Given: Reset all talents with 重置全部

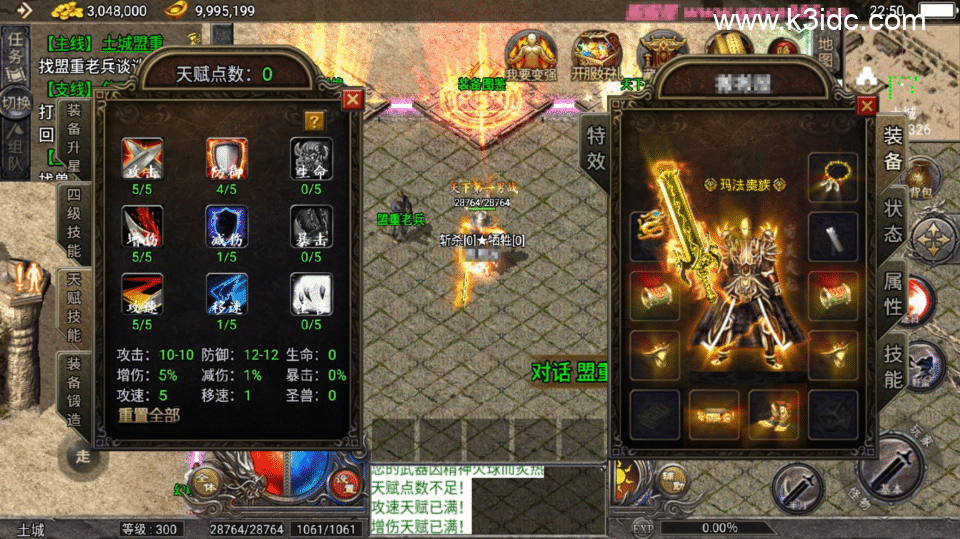Looking at the screenshot, I should point(149,414).
